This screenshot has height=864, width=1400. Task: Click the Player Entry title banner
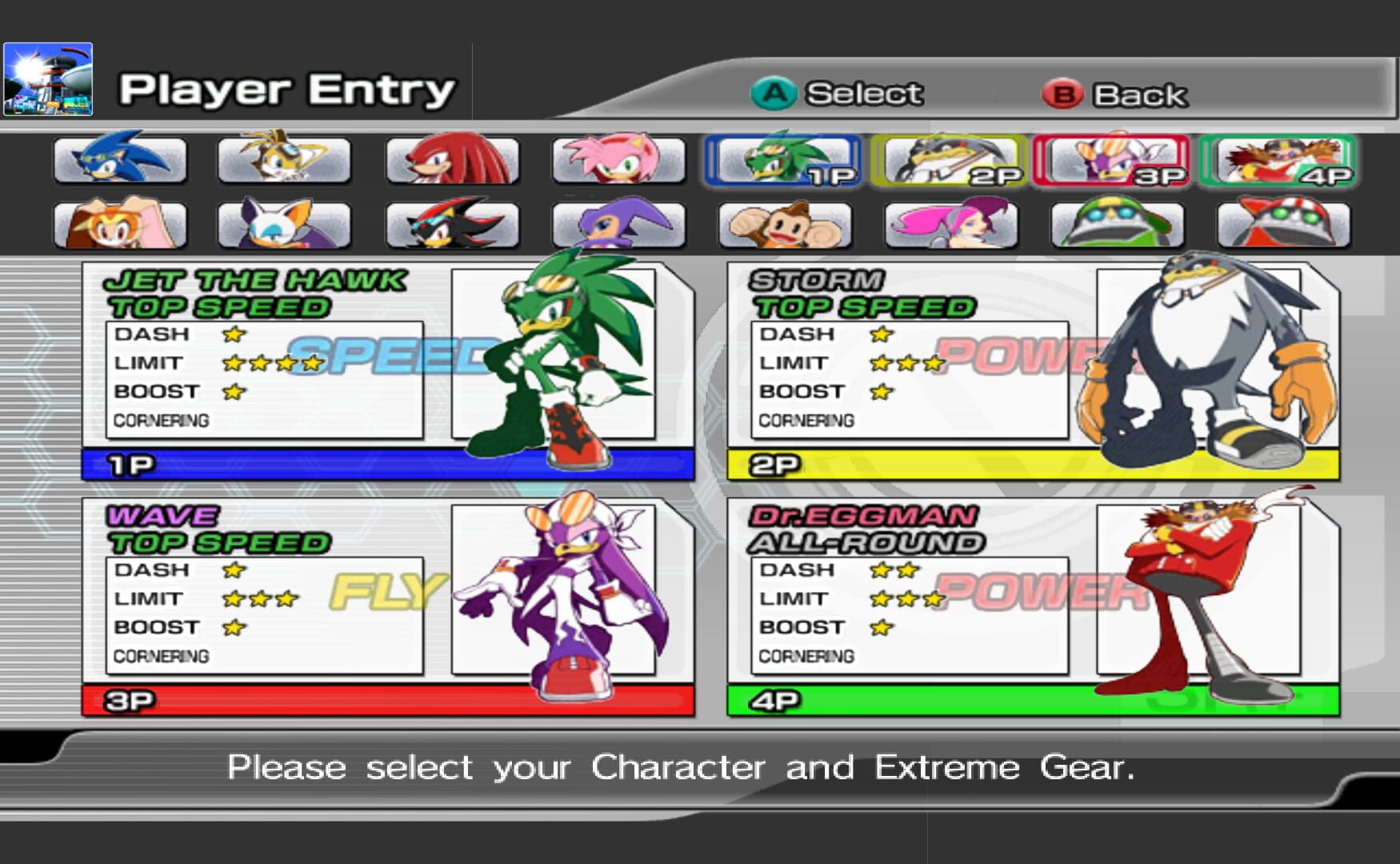click(284, 90)
